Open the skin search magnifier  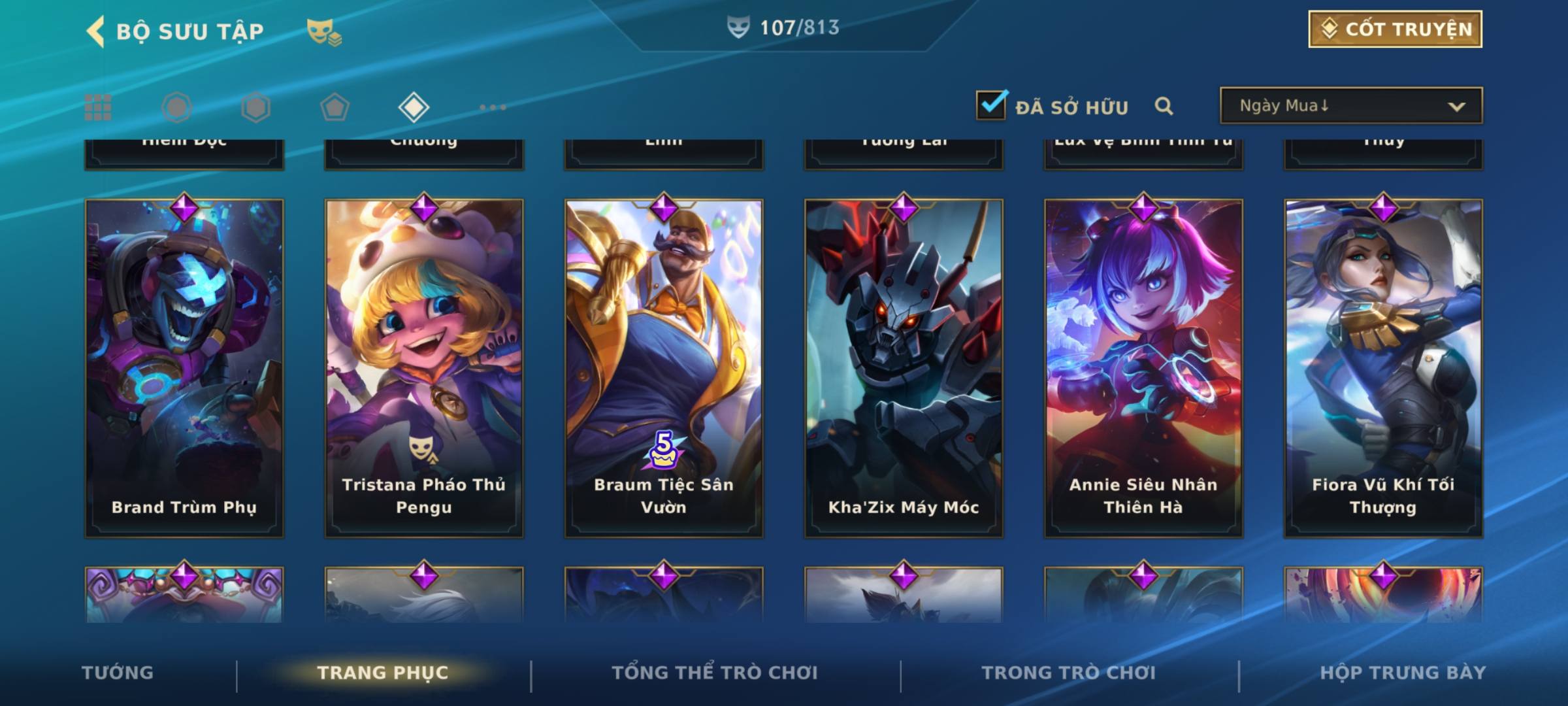(x=1164, y=106)
